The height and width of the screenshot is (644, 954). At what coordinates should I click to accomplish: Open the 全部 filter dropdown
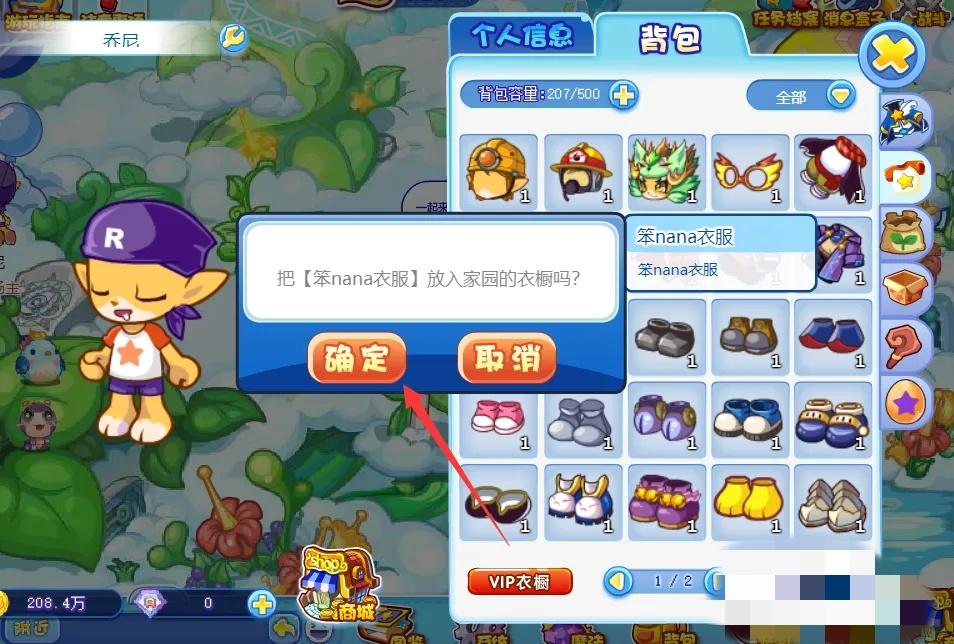click(x=802, y=96)
